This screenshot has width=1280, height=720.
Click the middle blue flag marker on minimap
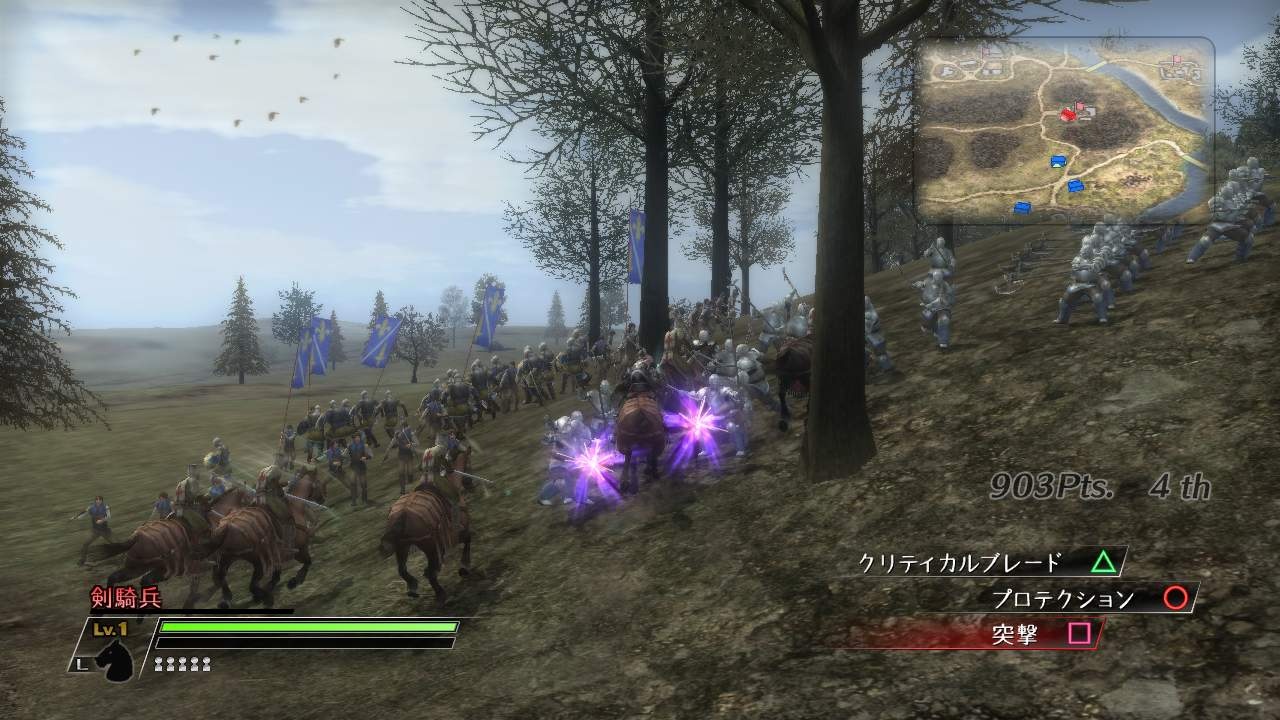click(1075, 187)
